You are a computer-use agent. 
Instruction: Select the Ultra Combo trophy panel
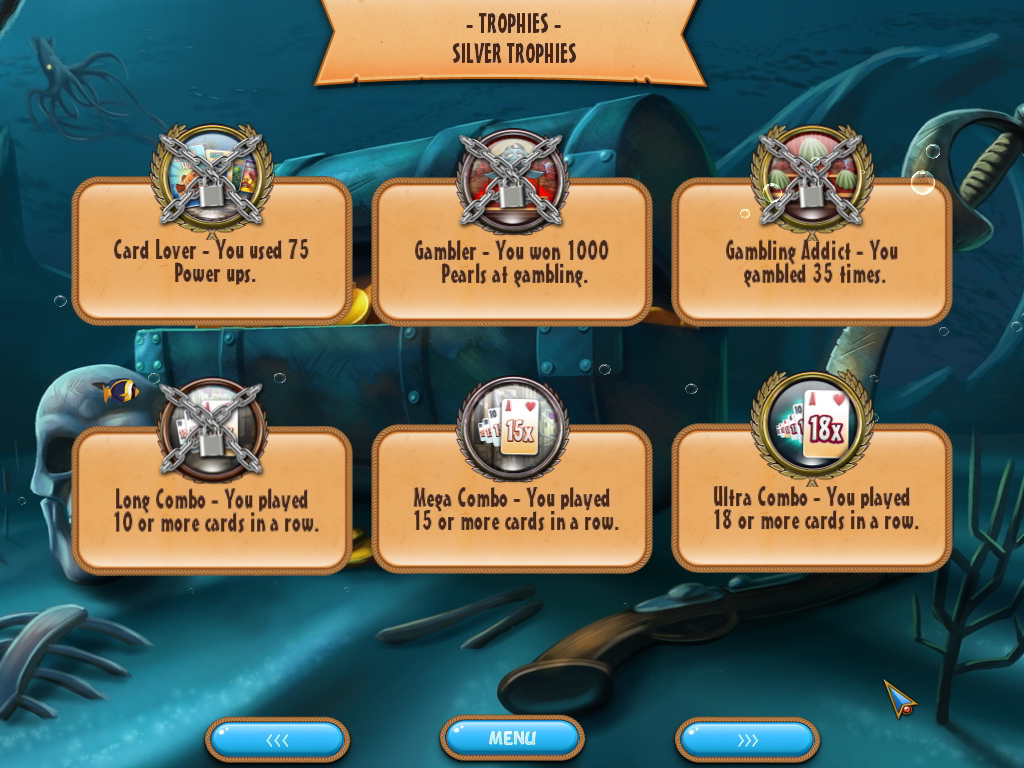pos(811,512)
